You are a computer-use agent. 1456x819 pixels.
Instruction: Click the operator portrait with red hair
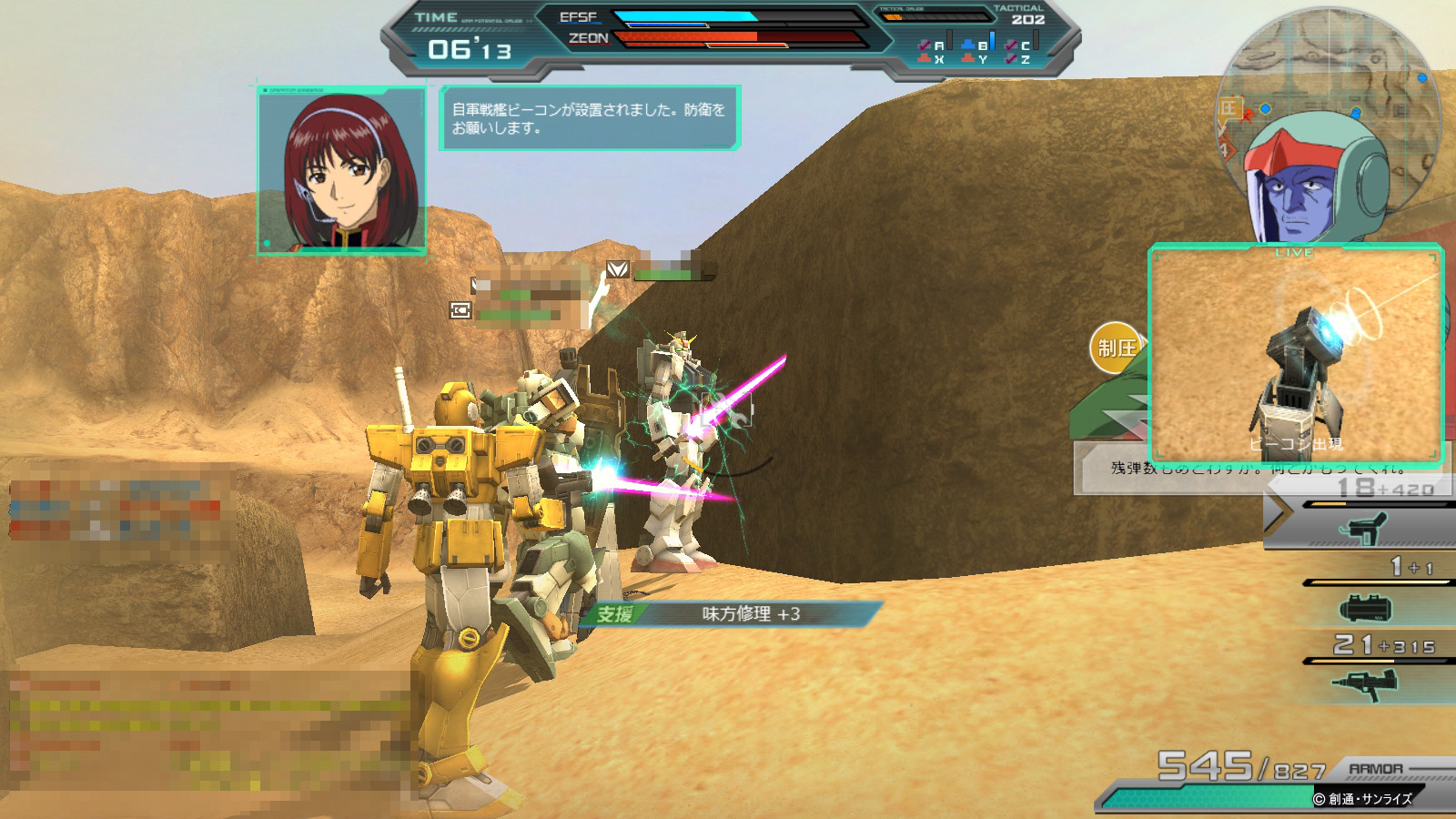tap(341, 170)
